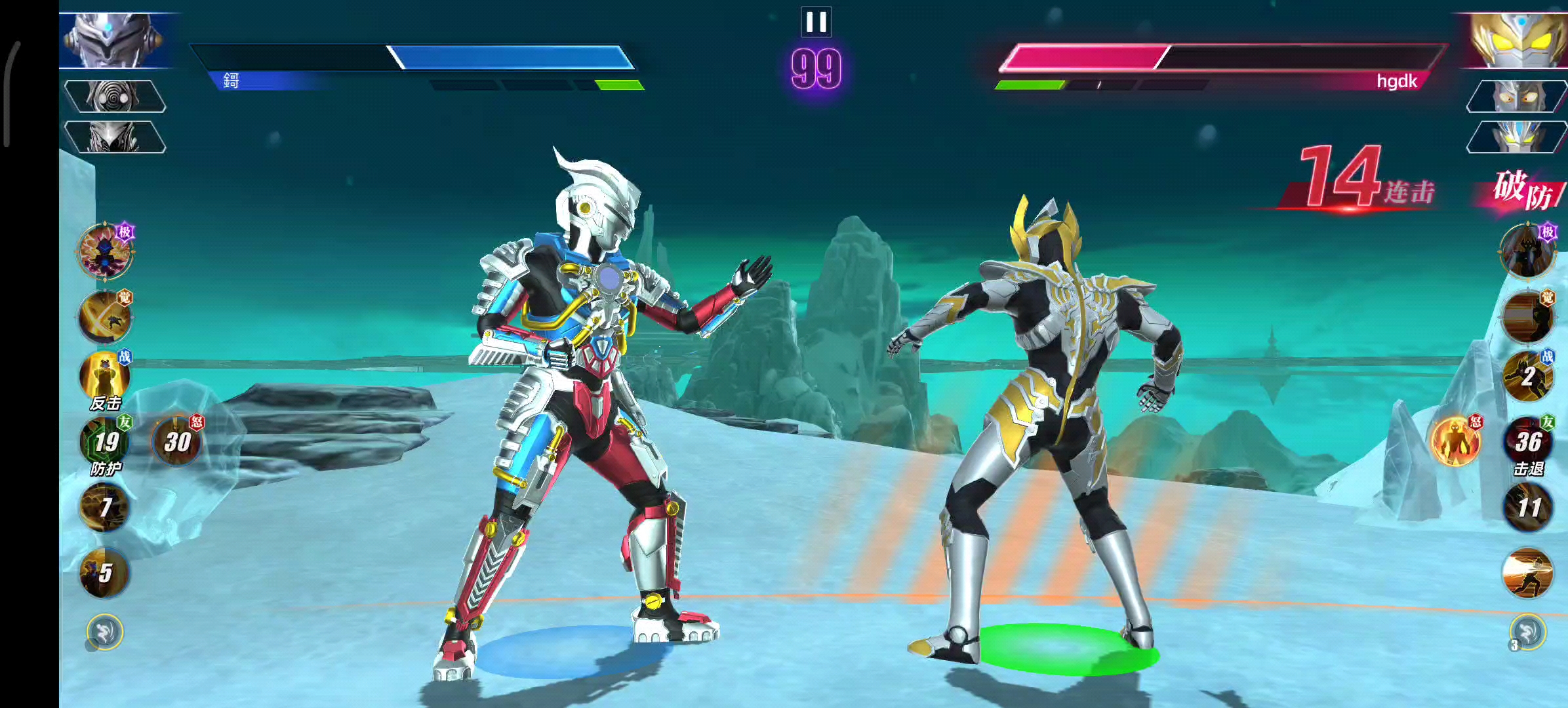
Task: Switch to the spiral-masked teammate portrait
Action: [x=115, y=97]
